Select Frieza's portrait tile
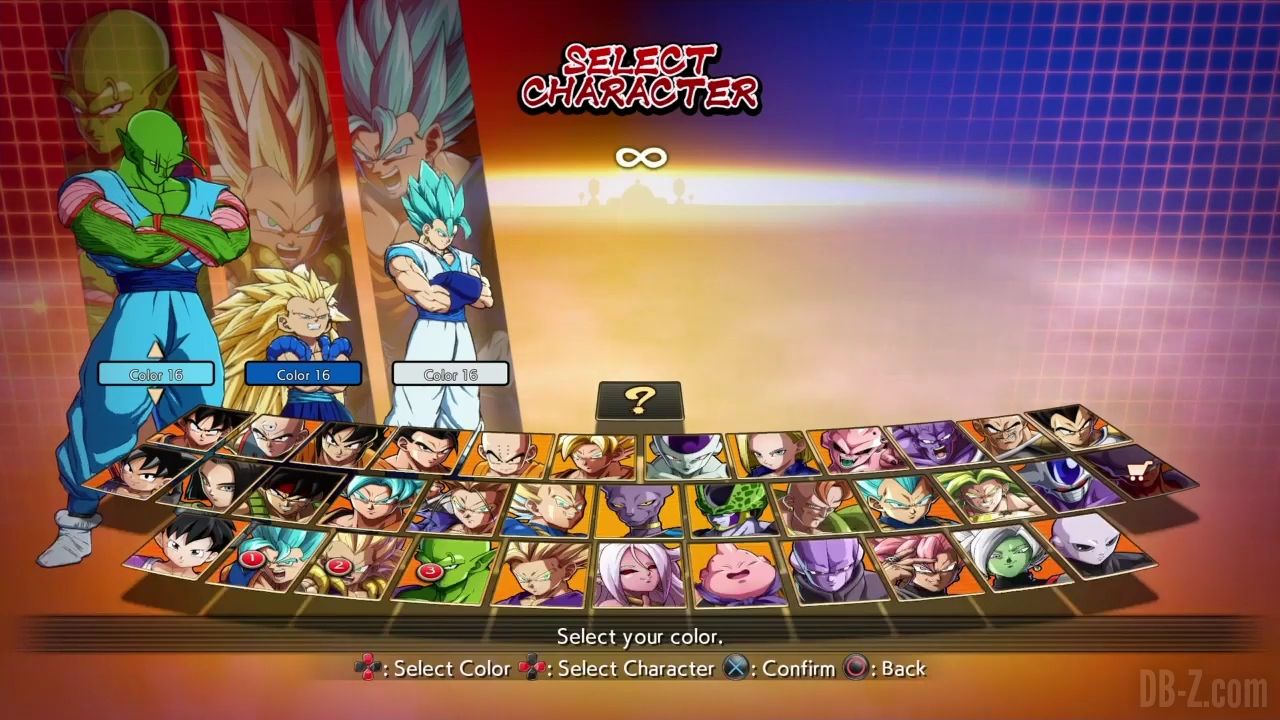Screen dimensions: 1280x720 (x=687, y=455)
